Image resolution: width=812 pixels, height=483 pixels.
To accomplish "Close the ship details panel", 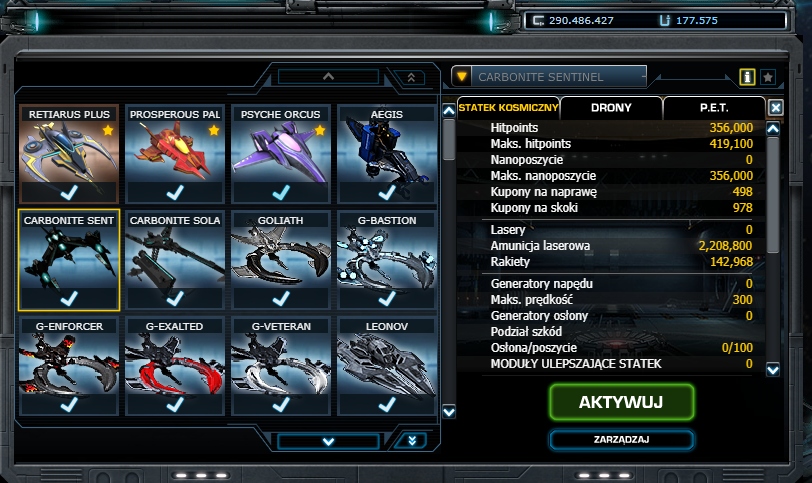I will point(776,107).
